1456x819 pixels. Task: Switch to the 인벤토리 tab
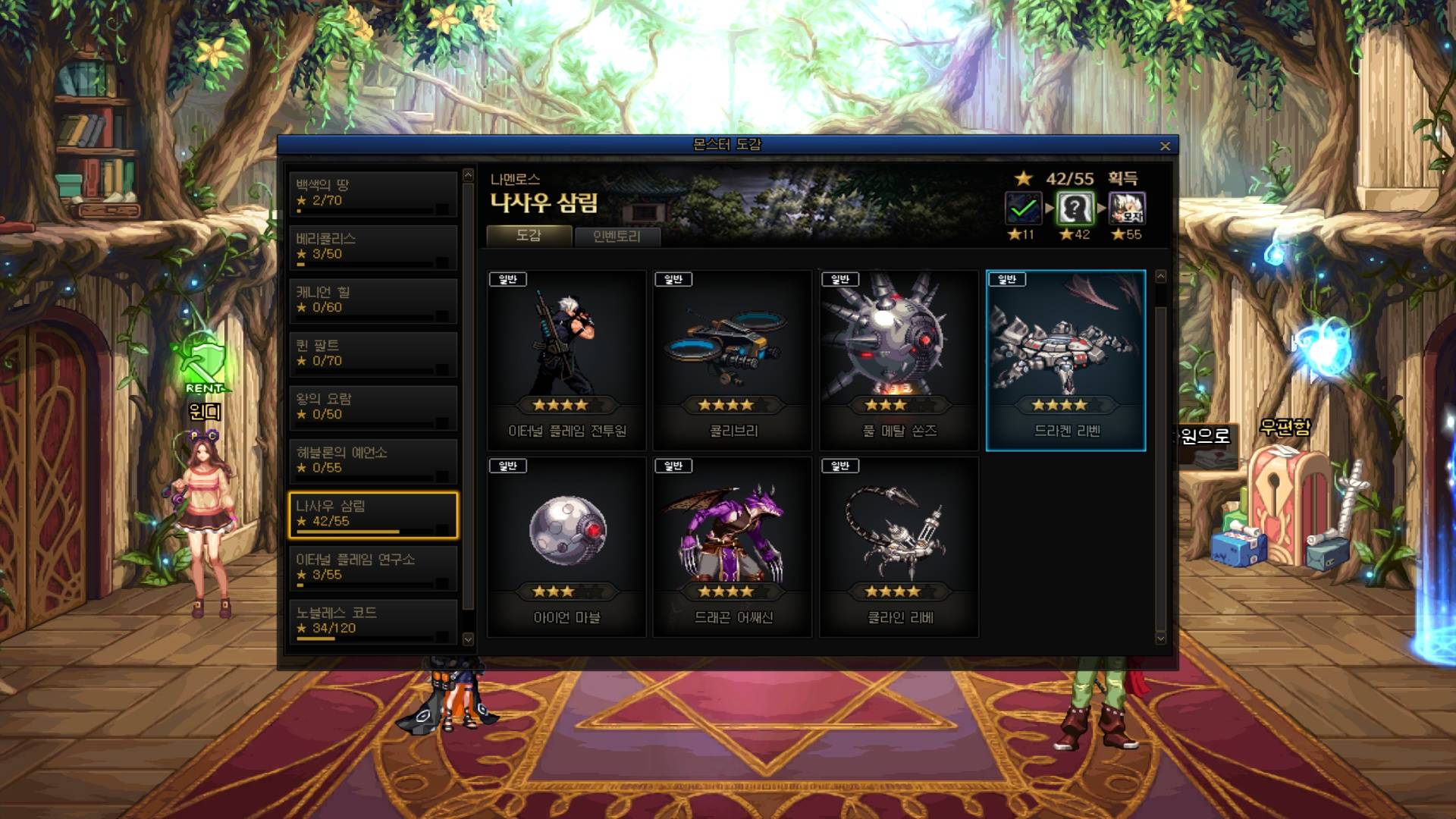[617, 237]
